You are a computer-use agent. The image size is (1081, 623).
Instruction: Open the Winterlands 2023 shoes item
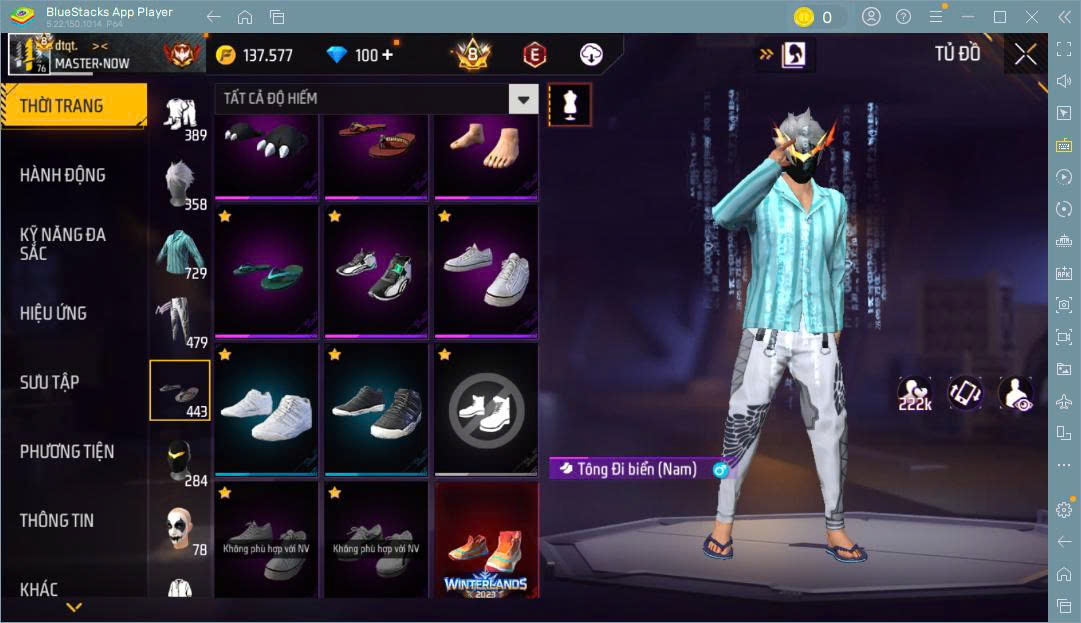tap(485, 543)
